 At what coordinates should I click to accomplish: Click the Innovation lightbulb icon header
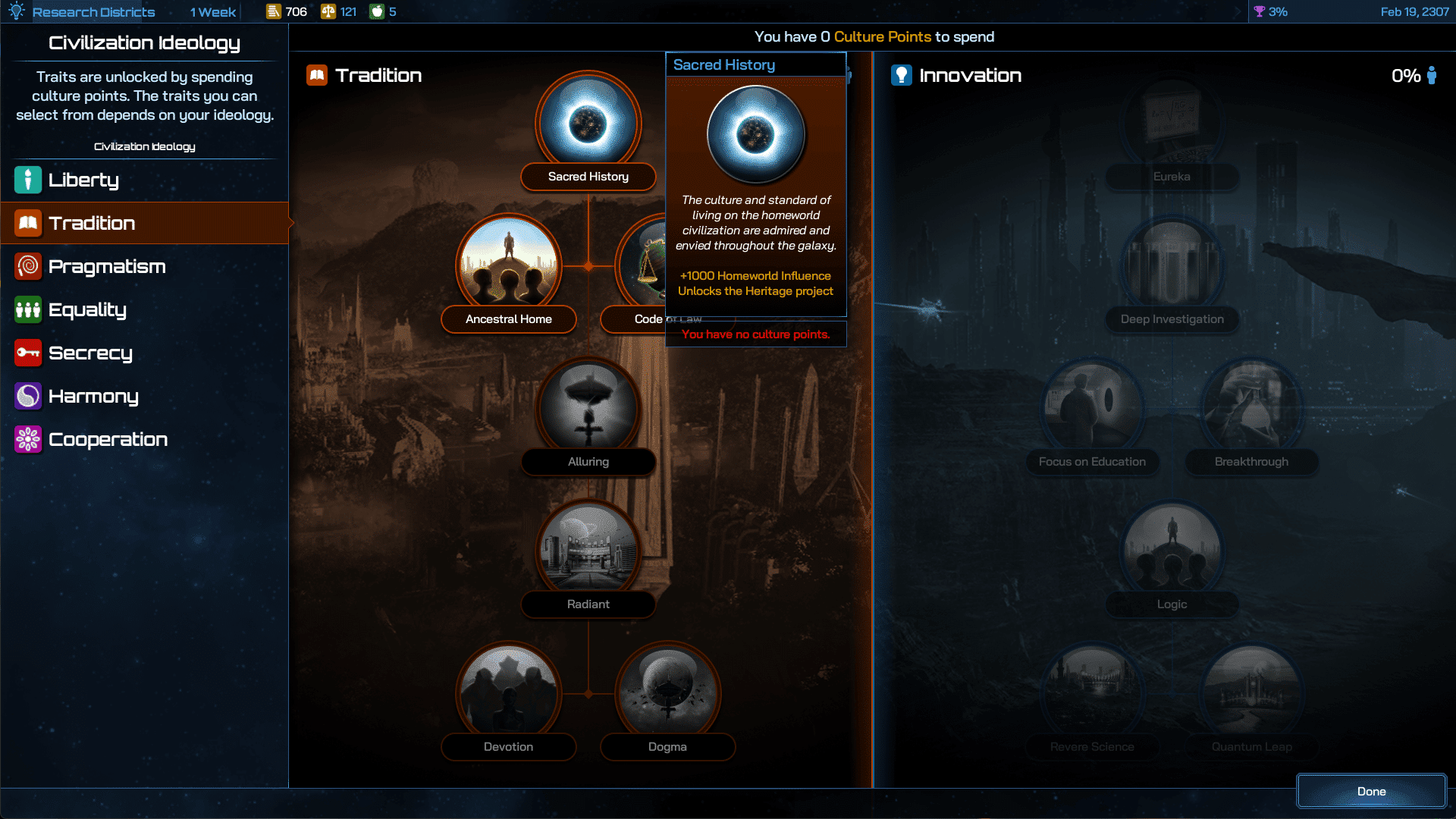(901, 75)
